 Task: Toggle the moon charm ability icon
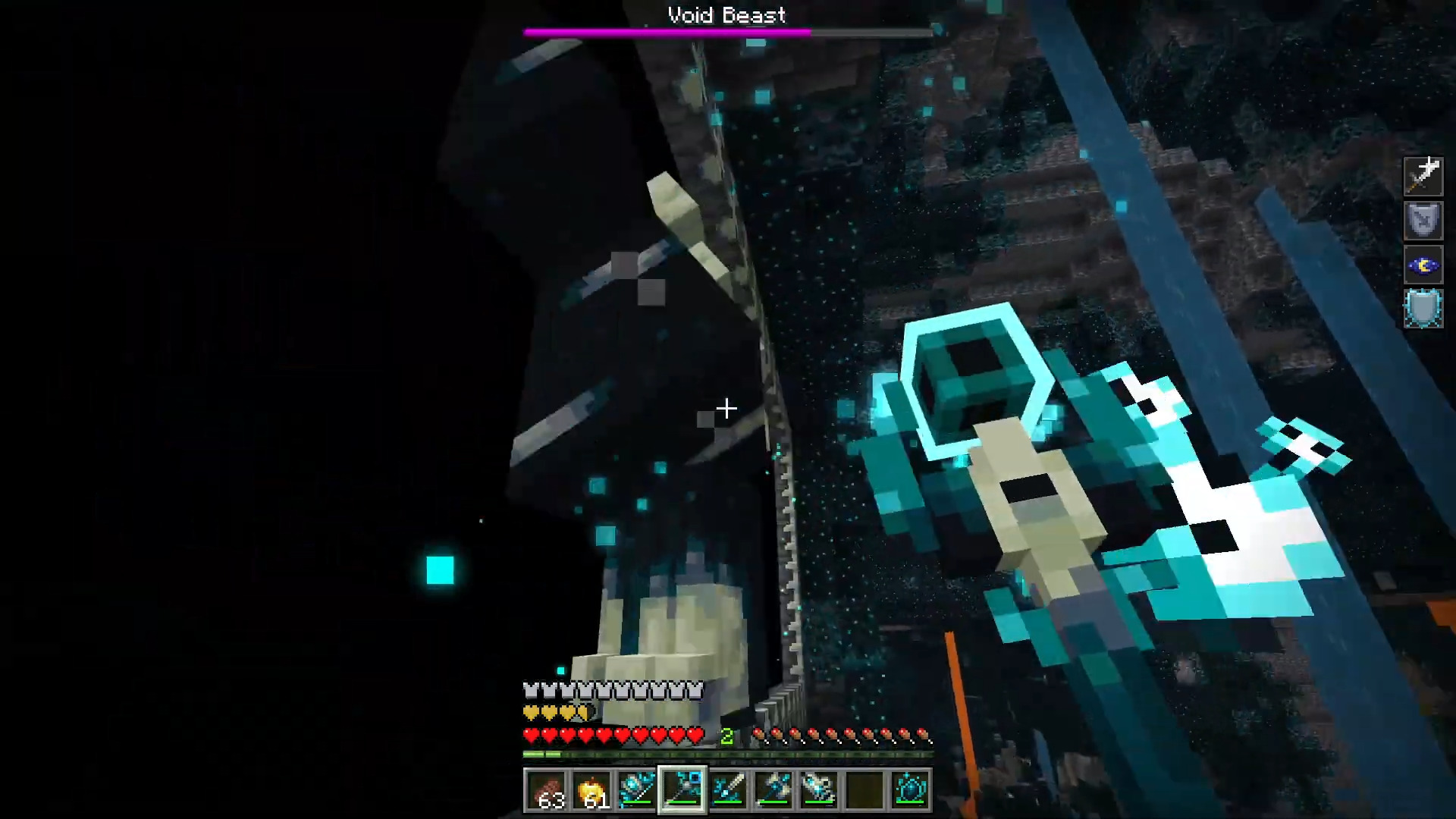[x=1423, y=264]
